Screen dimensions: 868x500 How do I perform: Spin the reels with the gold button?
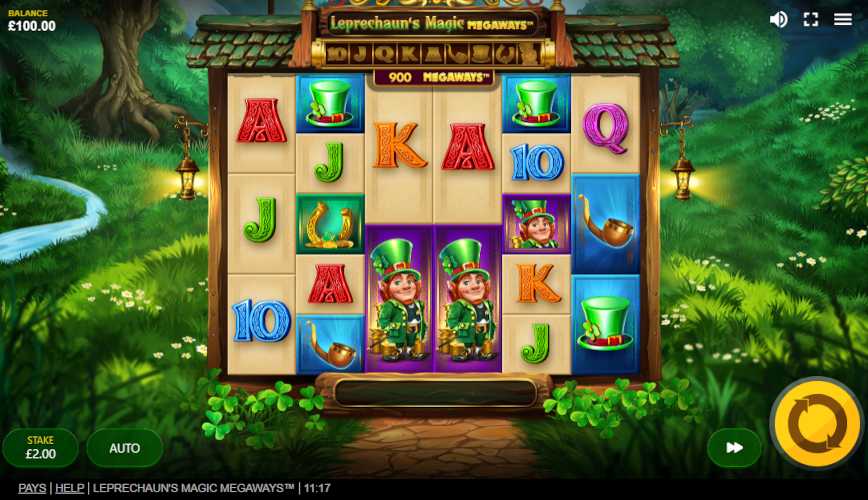[817, 424]
